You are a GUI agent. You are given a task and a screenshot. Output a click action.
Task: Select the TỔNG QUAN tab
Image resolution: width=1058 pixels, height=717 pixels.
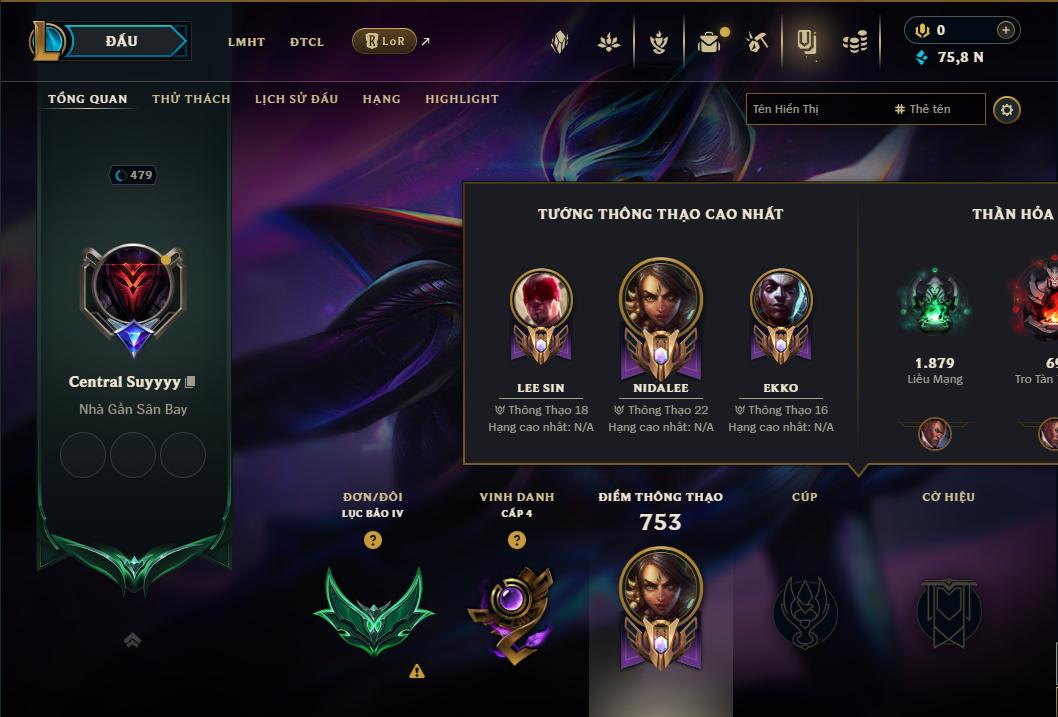(88, 99)
